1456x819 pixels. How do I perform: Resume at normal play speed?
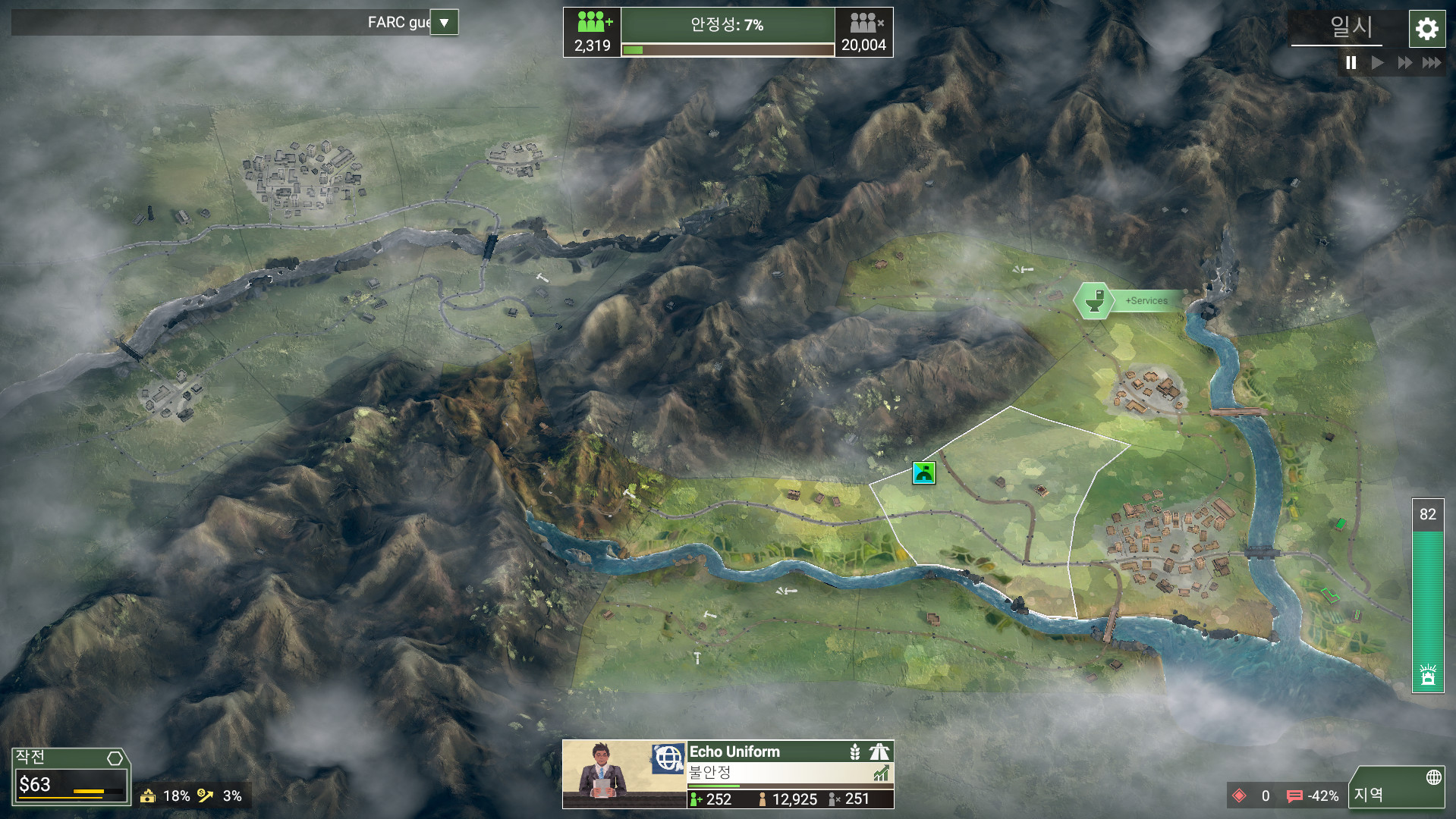tap(1377, 63)
